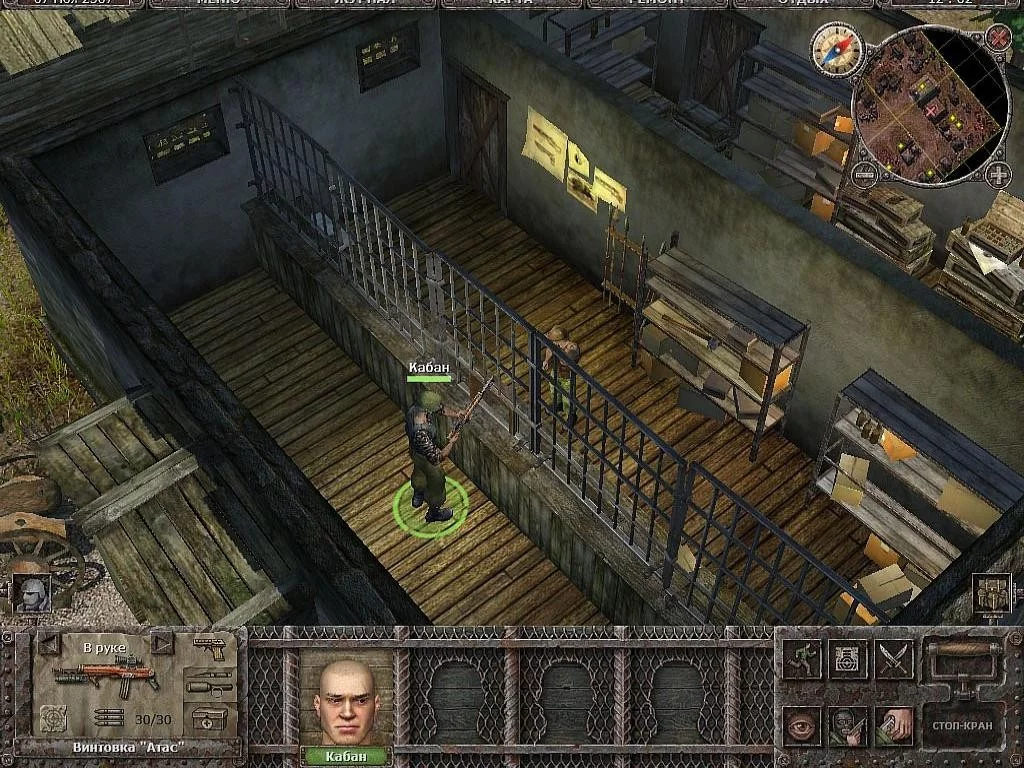Image resolution: width=1024 pixels, height=768 pixels.
Task: Activate the eye observation button
Action: 803,725
